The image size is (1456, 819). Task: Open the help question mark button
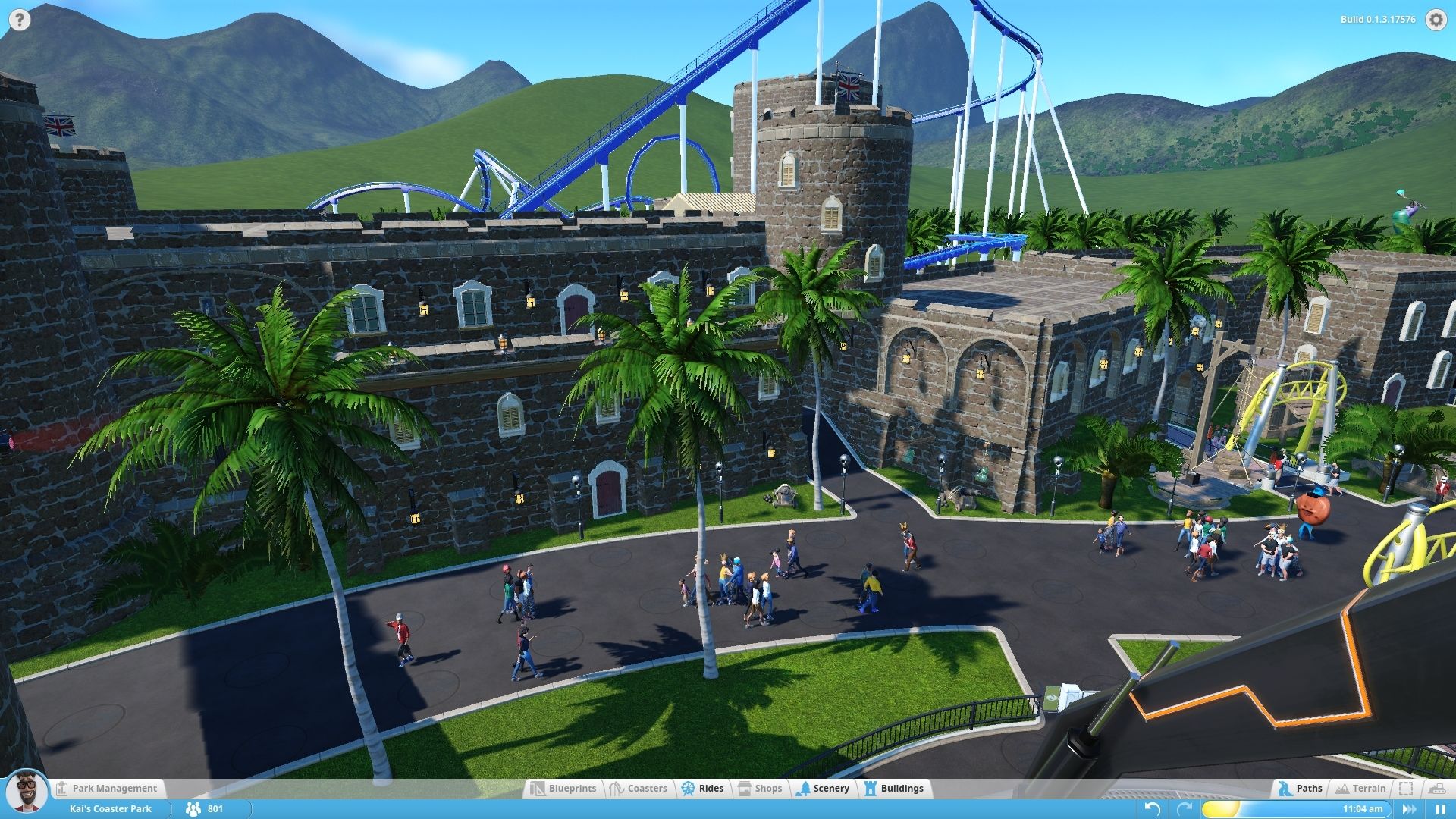click(19, 20)
